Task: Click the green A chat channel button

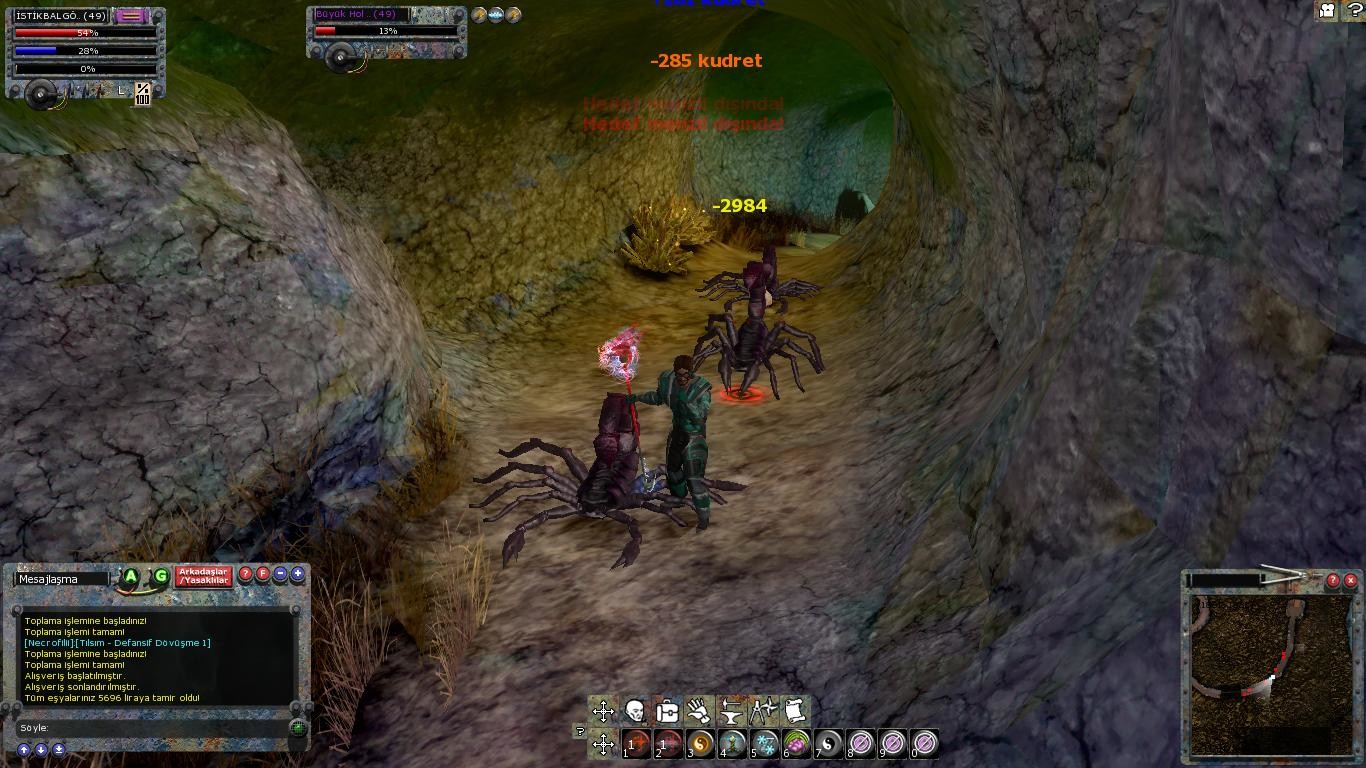Action: coord(131,576)
